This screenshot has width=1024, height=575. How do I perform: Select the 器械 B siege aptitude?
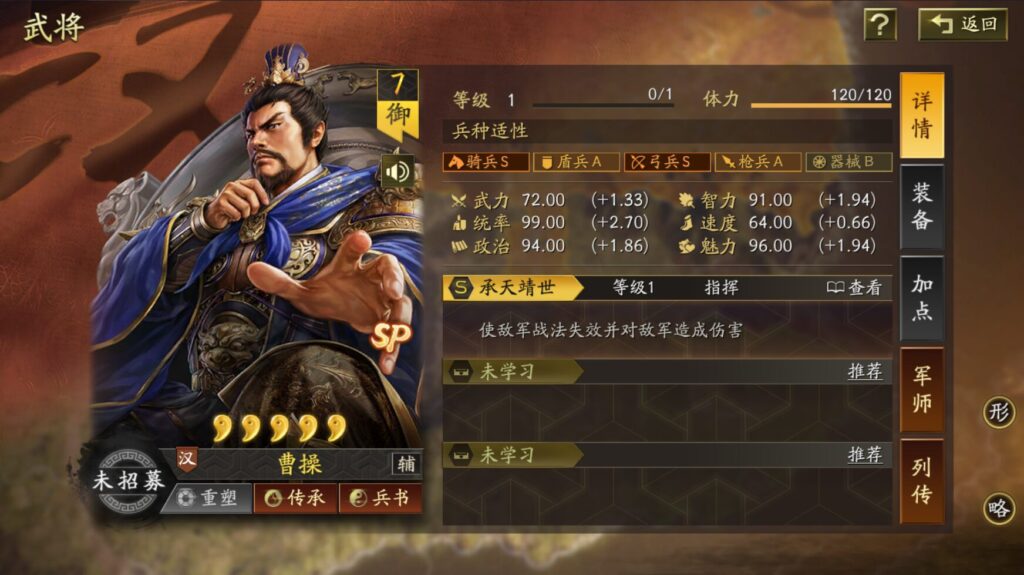(849, 162)
